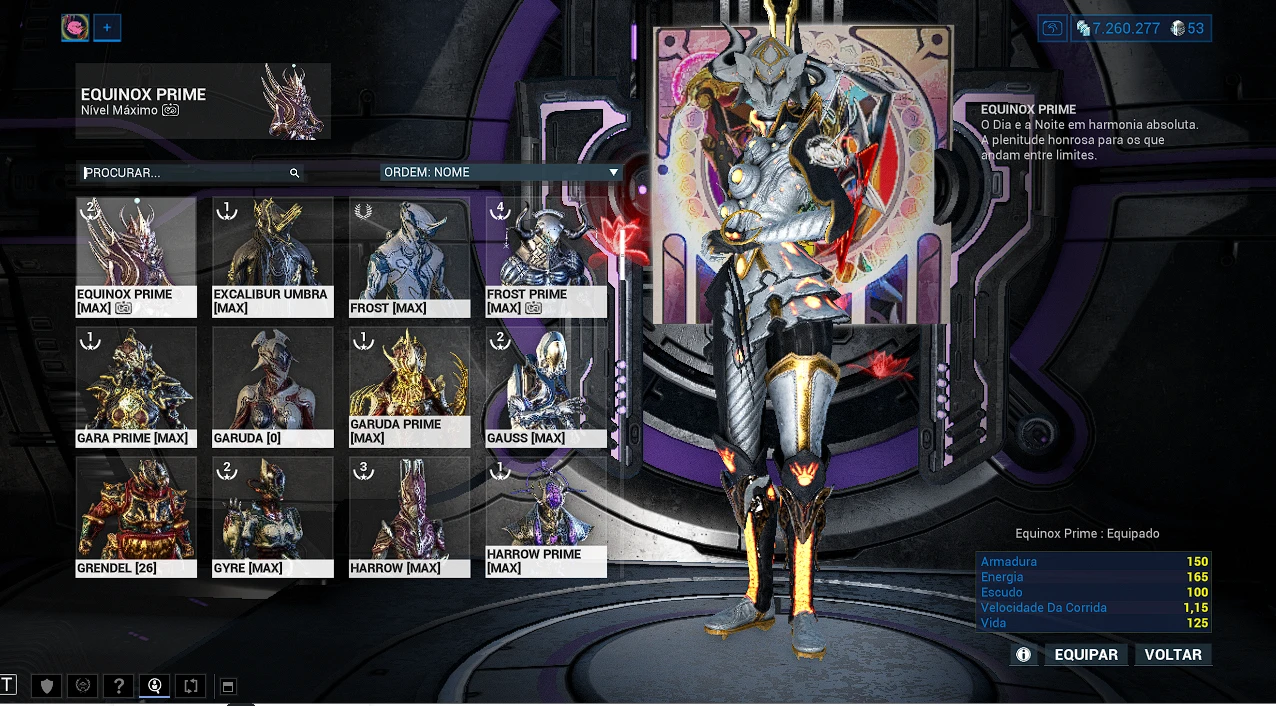Click the plus button beside the profile avatar

(107, 28)
